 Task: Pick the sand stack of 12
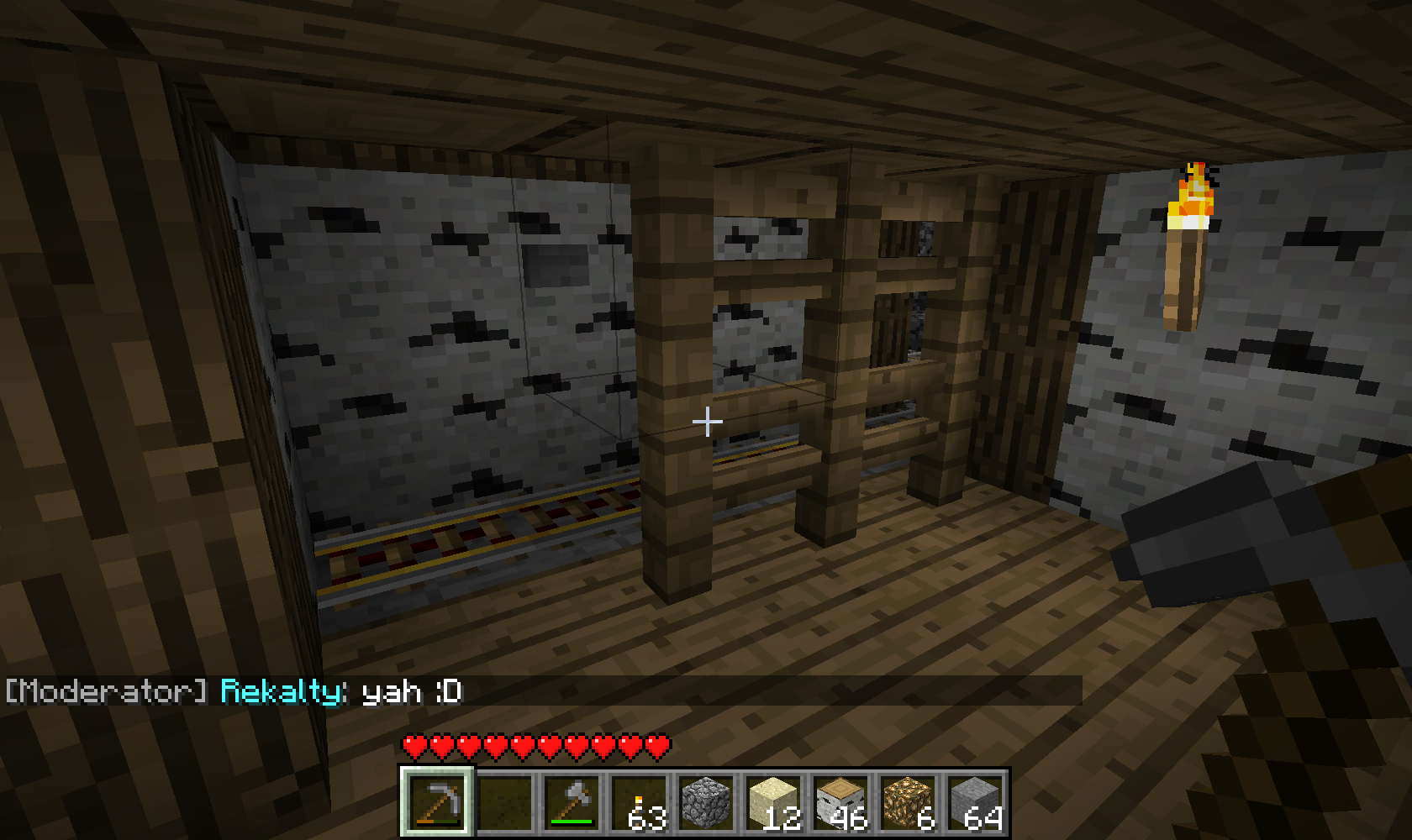coord(773,802)
